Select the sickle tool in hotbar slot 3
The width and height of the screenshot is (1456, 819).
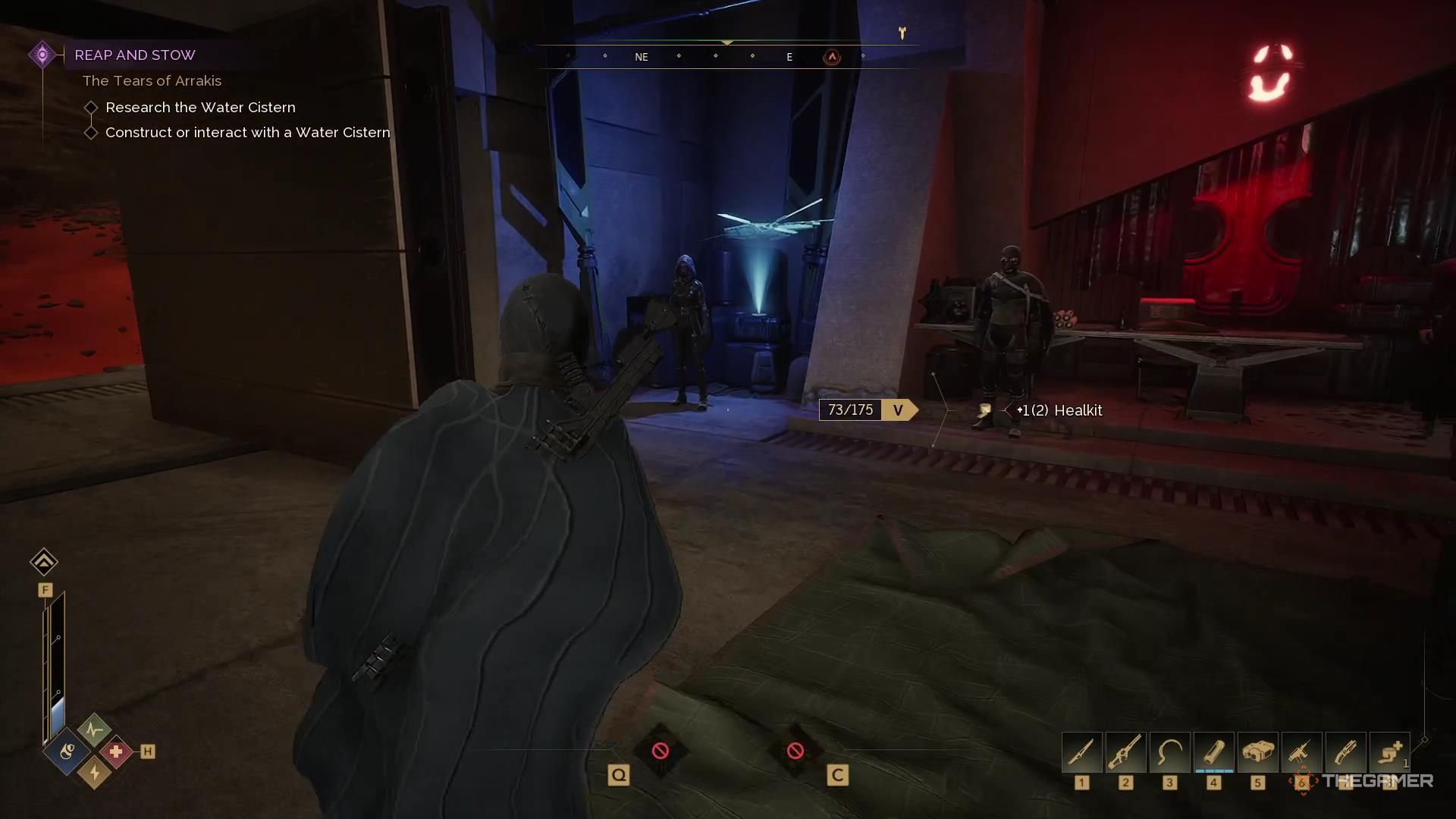1169,752
